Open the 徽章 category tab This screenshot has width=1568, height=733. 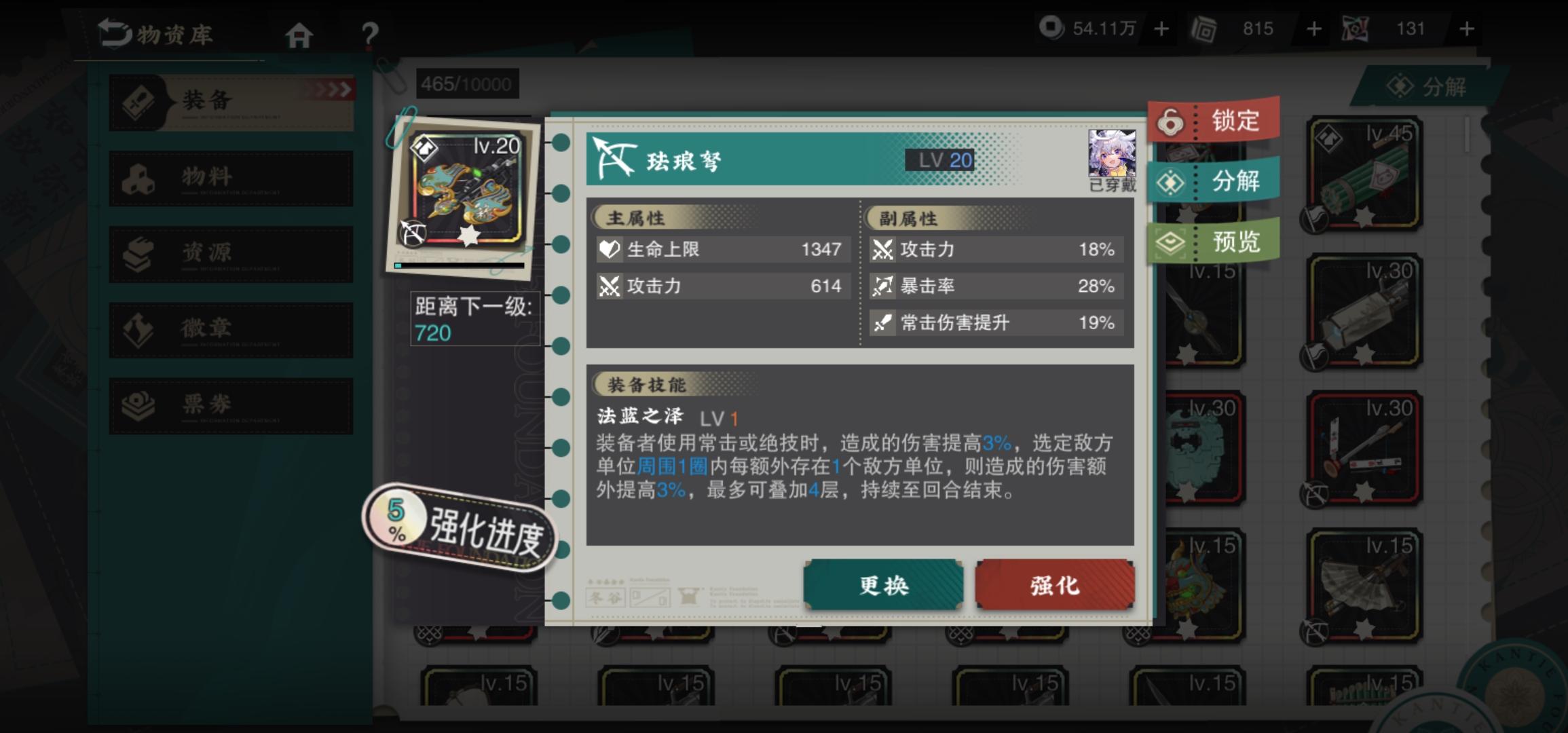(x=231, y=329)
